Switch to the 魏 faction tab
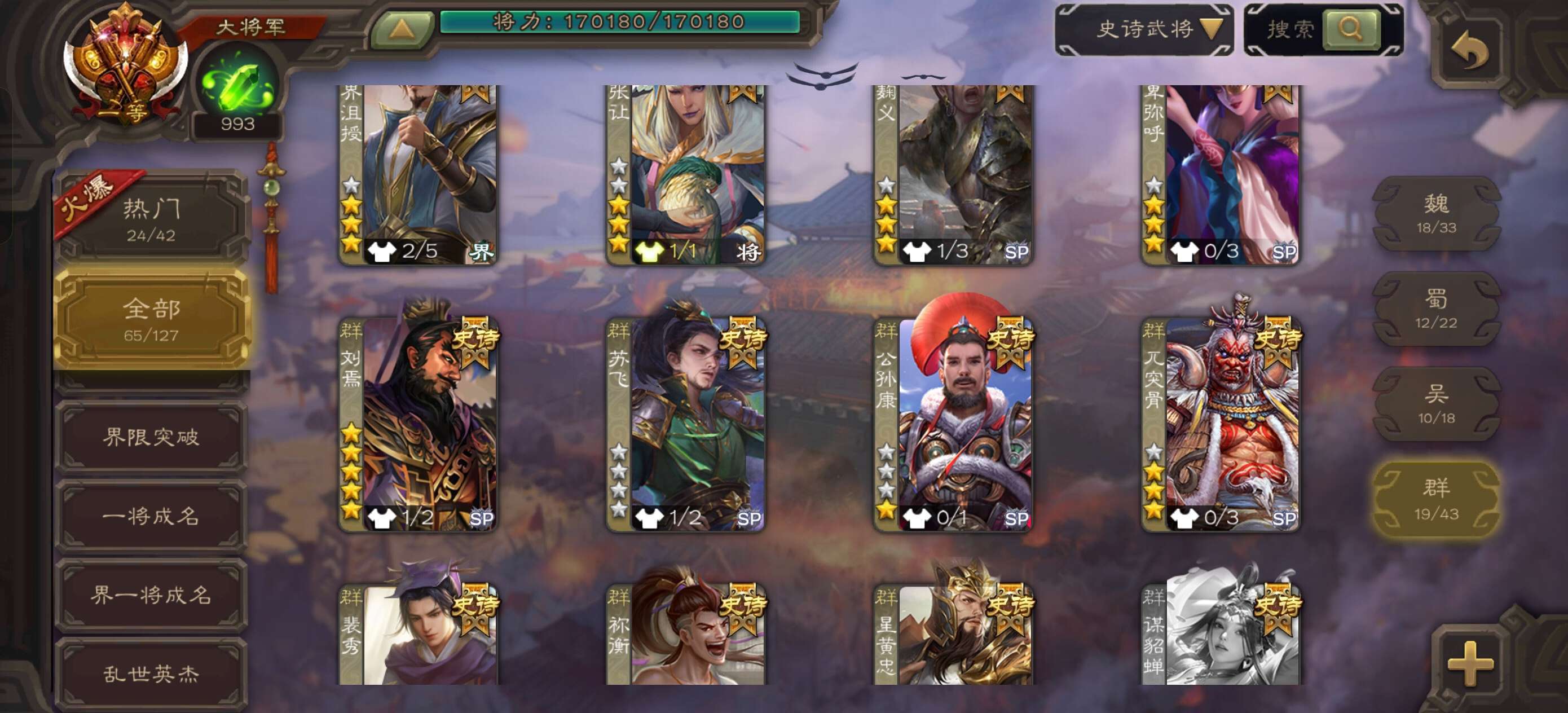This screenshot has height=713, width=1568. [x=1436, y=213]
